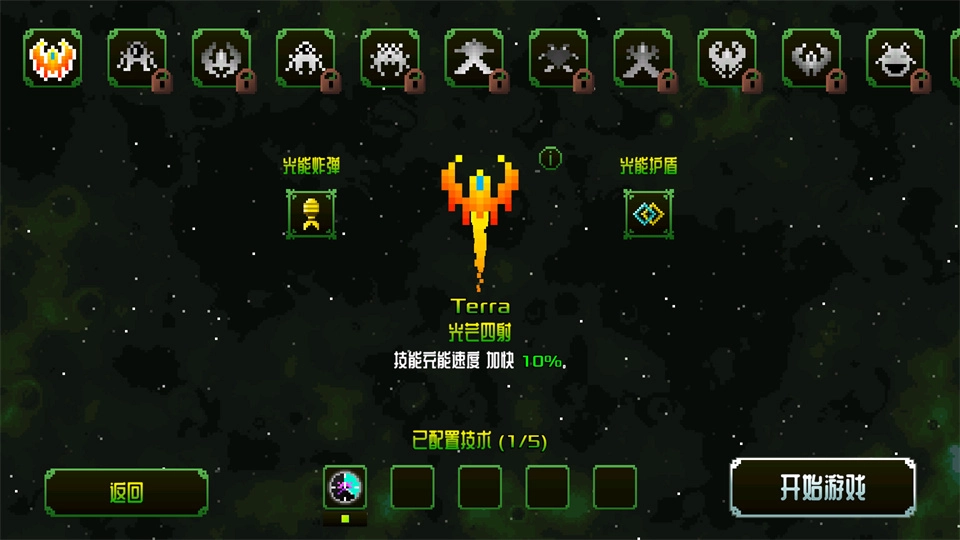This screenshot has width=960, height=540.
Task: Click the equipped technology slot with the round icon
Action: coord(346,487)
